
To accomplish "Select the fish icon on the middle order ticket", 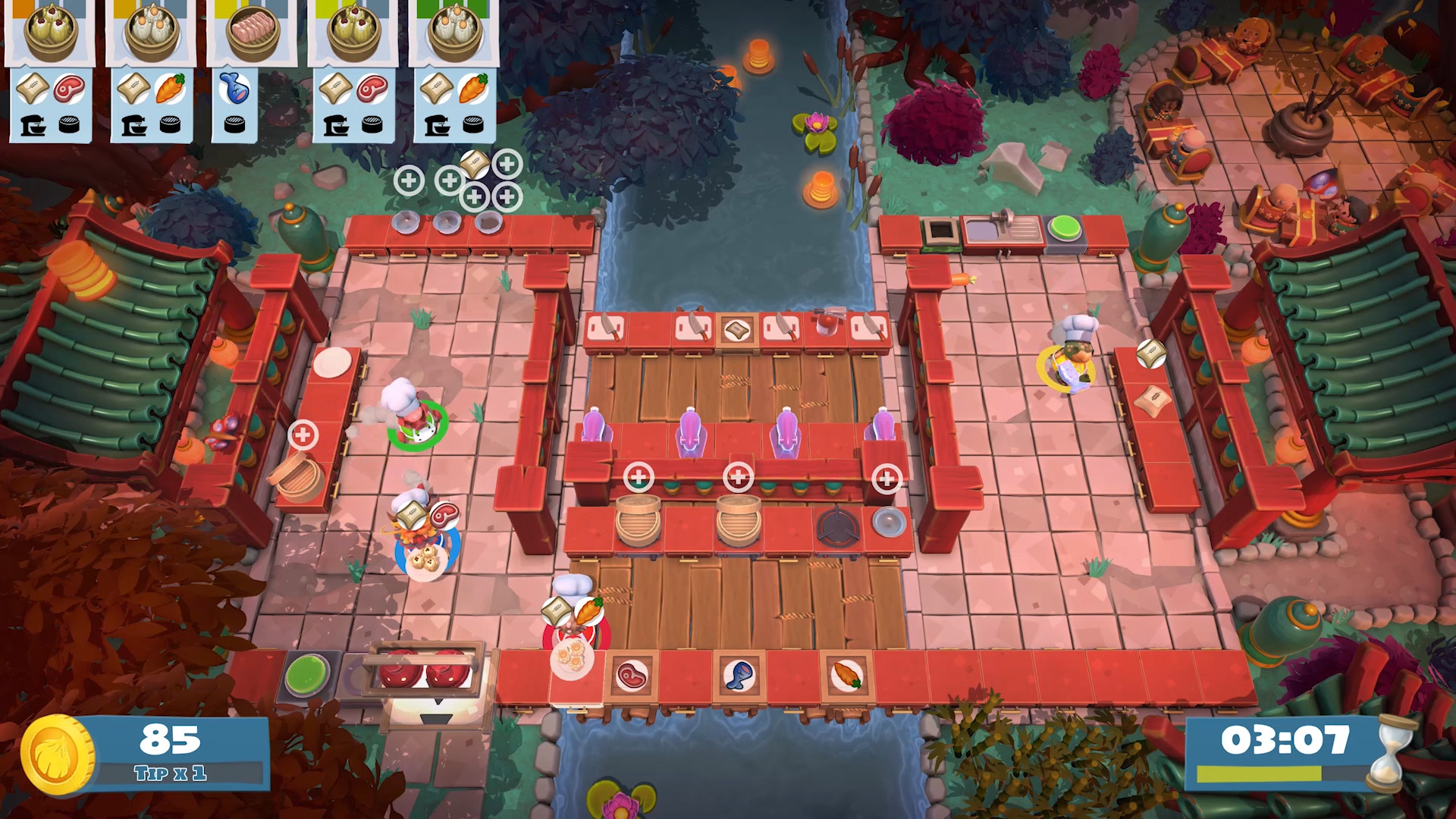I will 236,89.
